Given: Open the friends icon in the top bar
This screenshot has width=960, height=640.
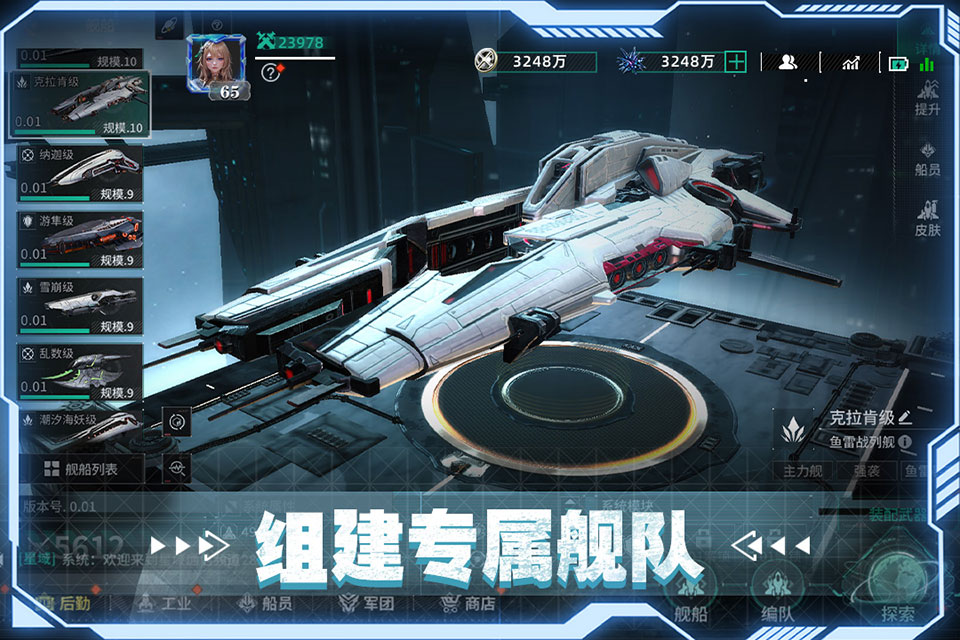Looking at the screenshot, I should pos(788,62).
